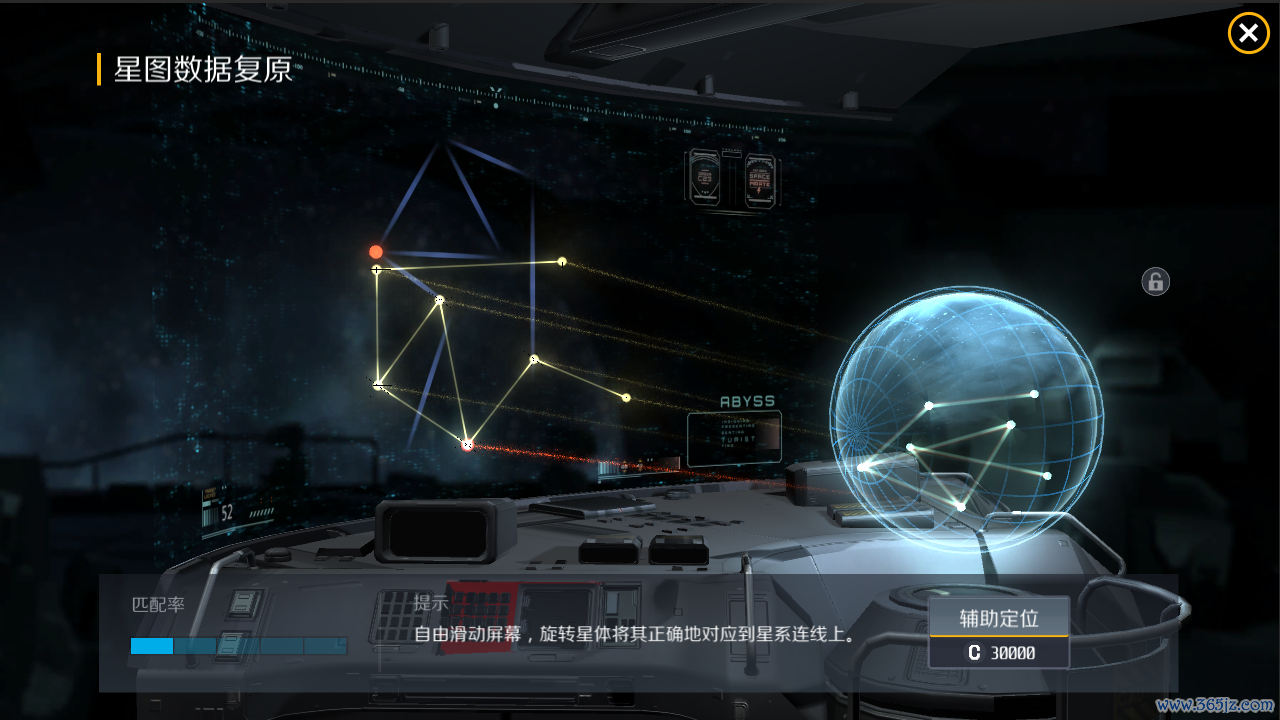Close the star map restoration screen
Image resolution: width=1280 pixels, height=720 pixels.
(1248, 34)
